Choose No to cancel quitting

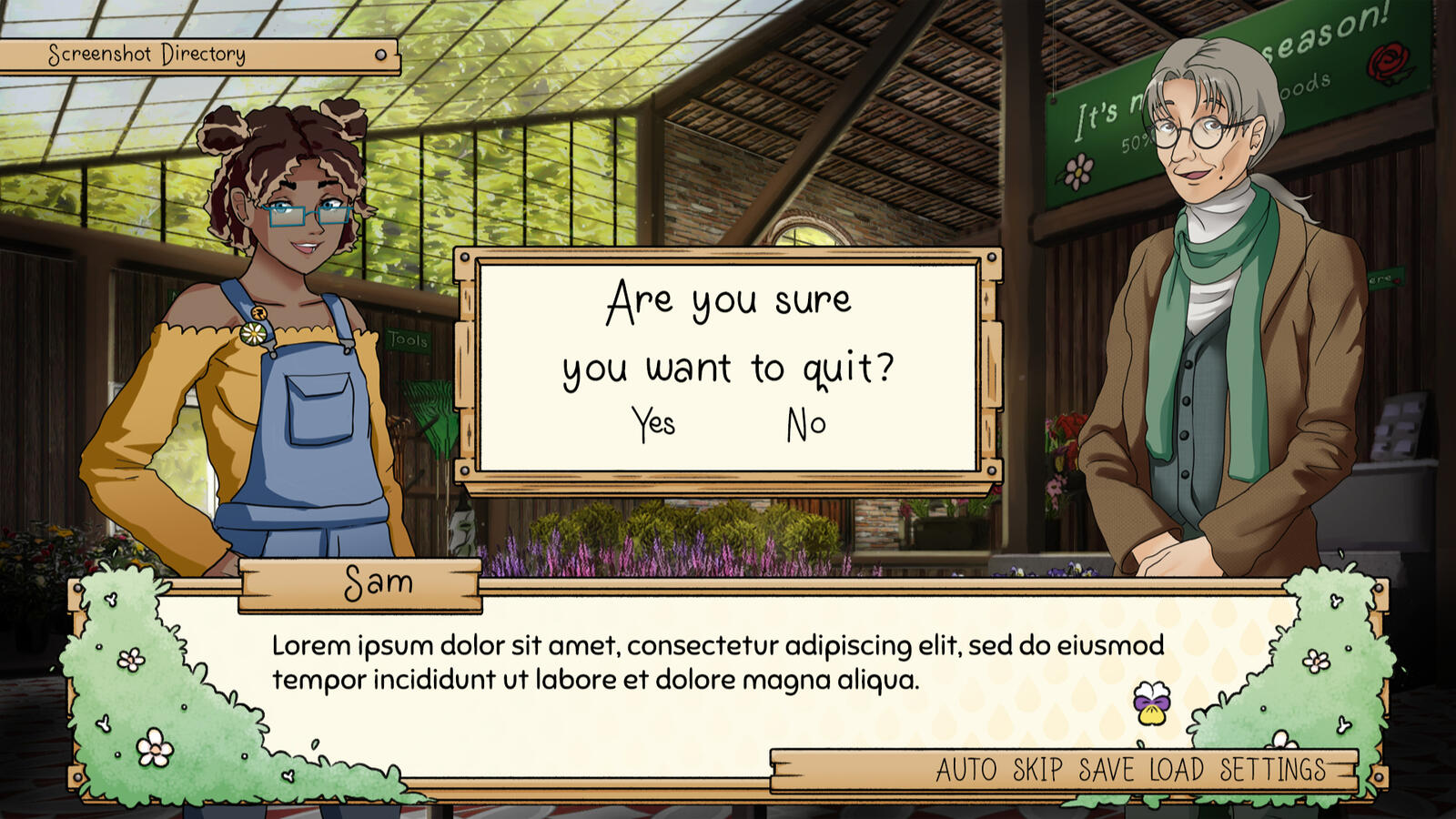pos(806,425)
